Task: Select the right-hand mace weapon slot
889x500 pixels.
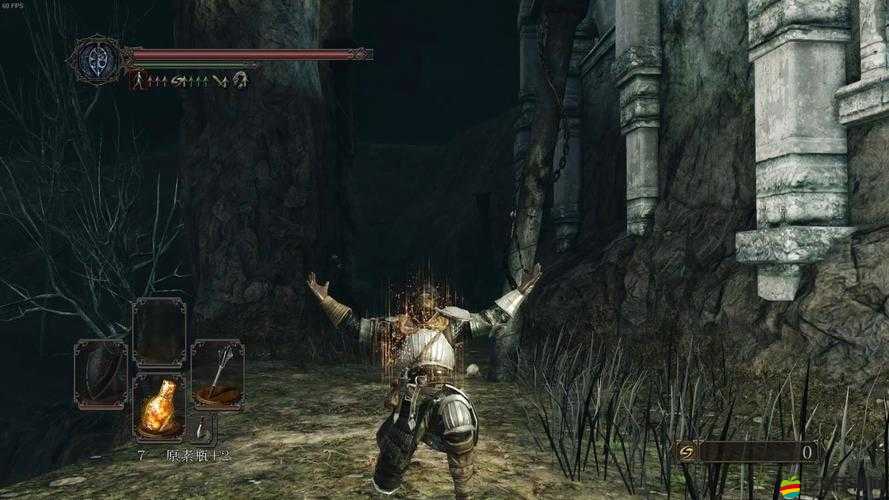Action: tap(217, 373)
